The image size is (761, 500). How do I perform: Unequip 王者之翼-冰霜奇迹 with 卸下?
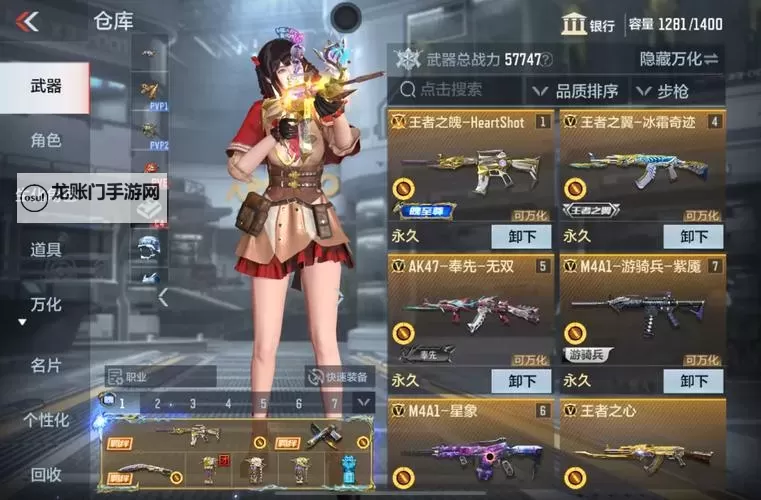coord(693,237)
